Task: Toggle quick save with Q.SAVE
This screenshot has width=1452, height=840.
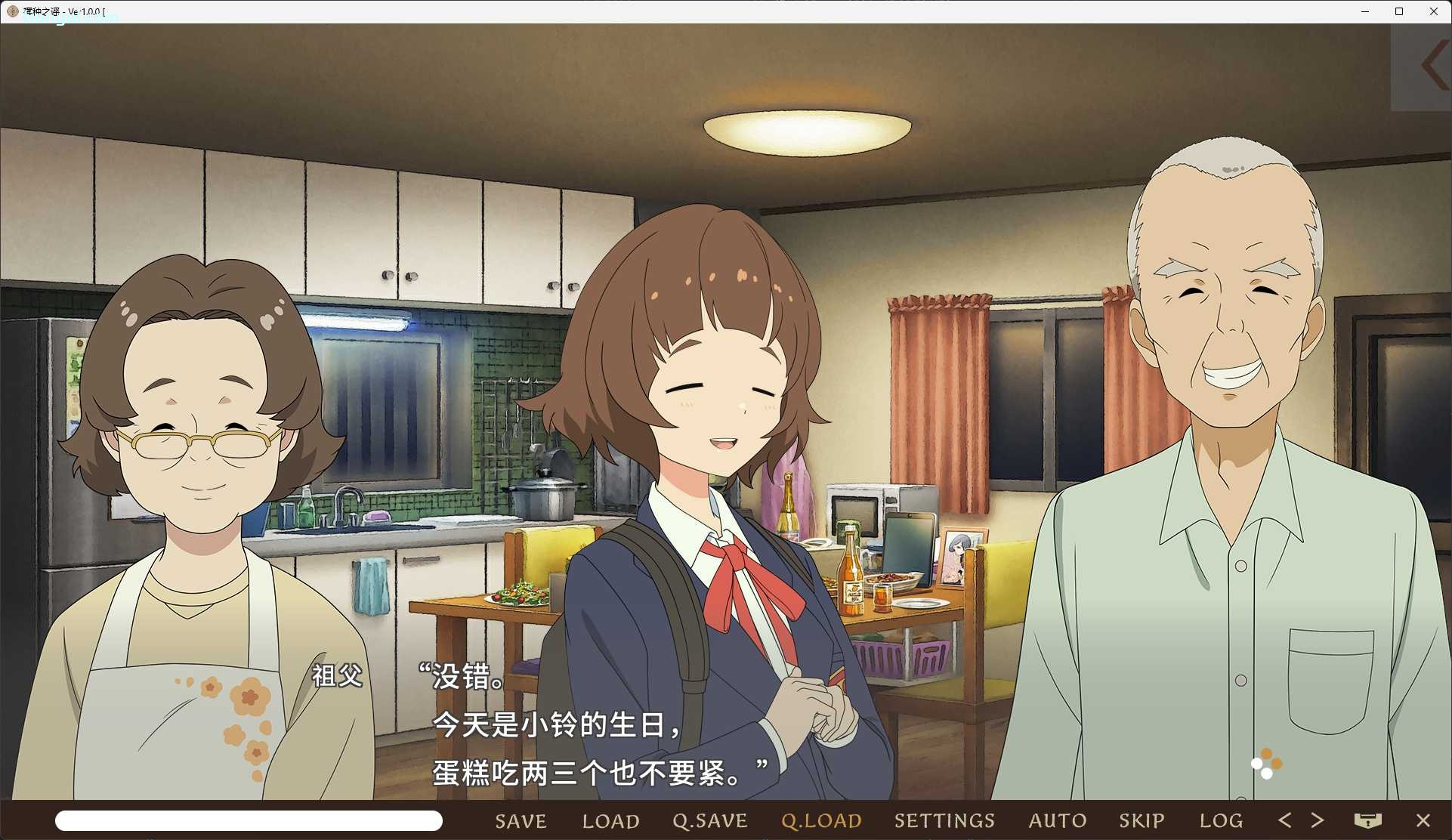Action: [709, 820]
